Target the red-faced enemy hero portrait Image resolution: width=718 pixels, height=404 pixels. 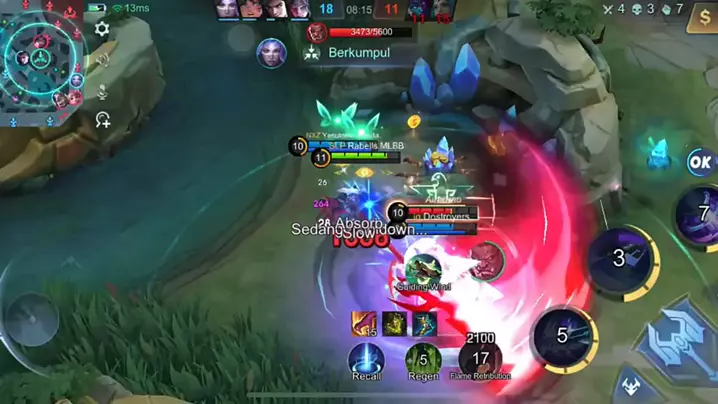pyautogui.click(x=487, y=259)
